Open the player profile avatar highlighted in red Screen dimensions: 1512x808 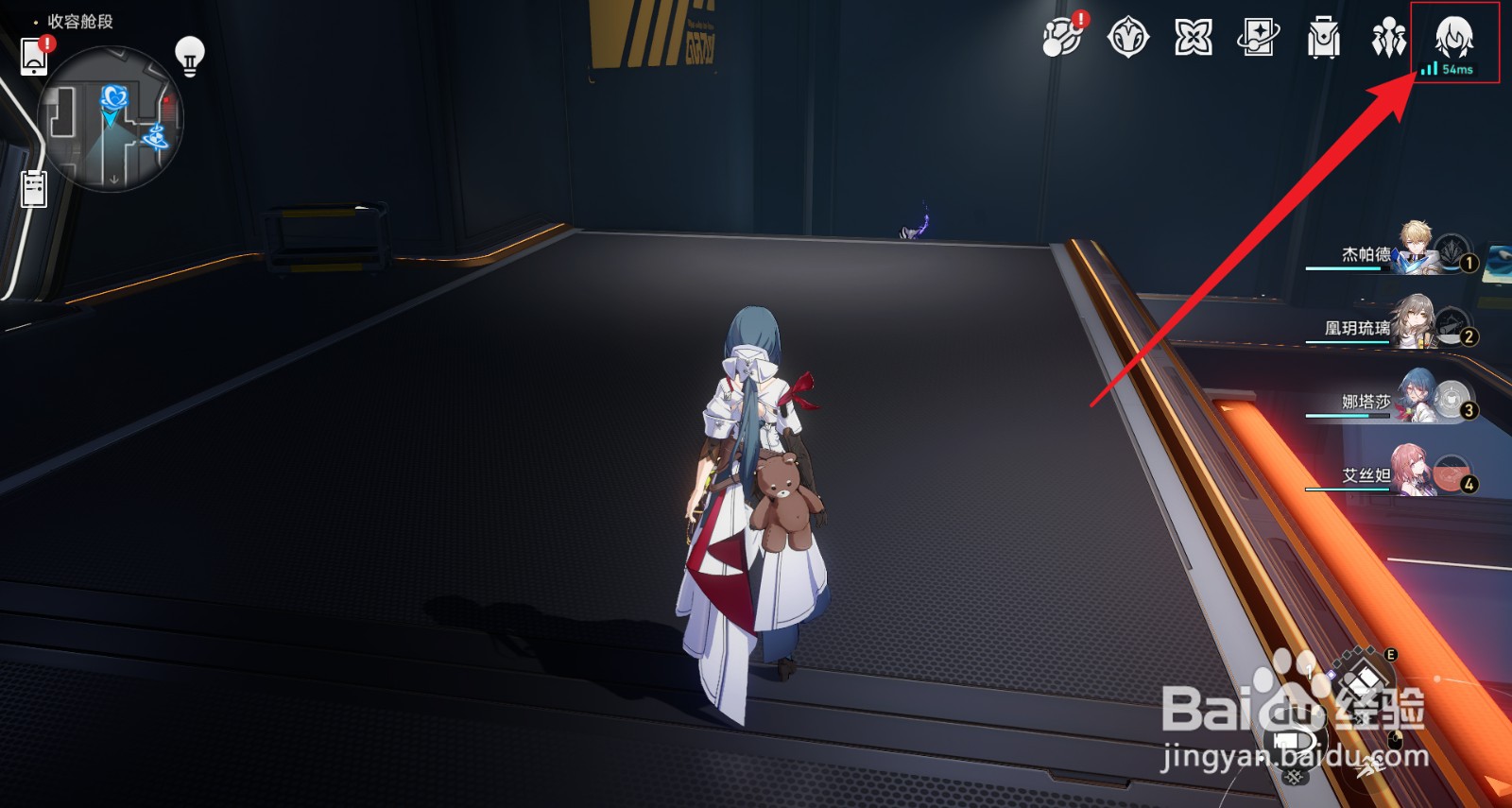(1452, 36)
